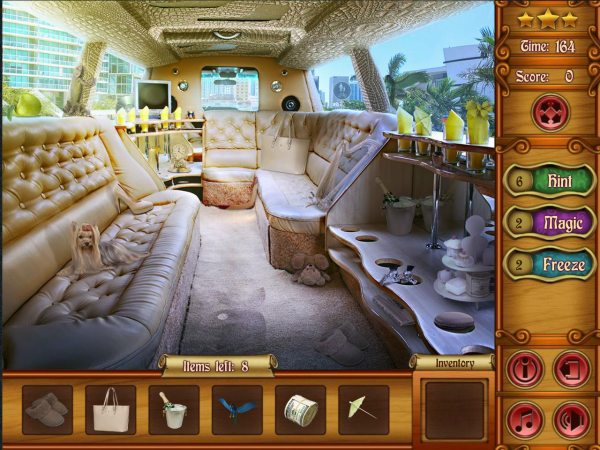Image resolution: width=600 pixels, height=450 pixels.
Task: Click the empty Inventory box
Action: pyautogui.click(x=455, y=408)
